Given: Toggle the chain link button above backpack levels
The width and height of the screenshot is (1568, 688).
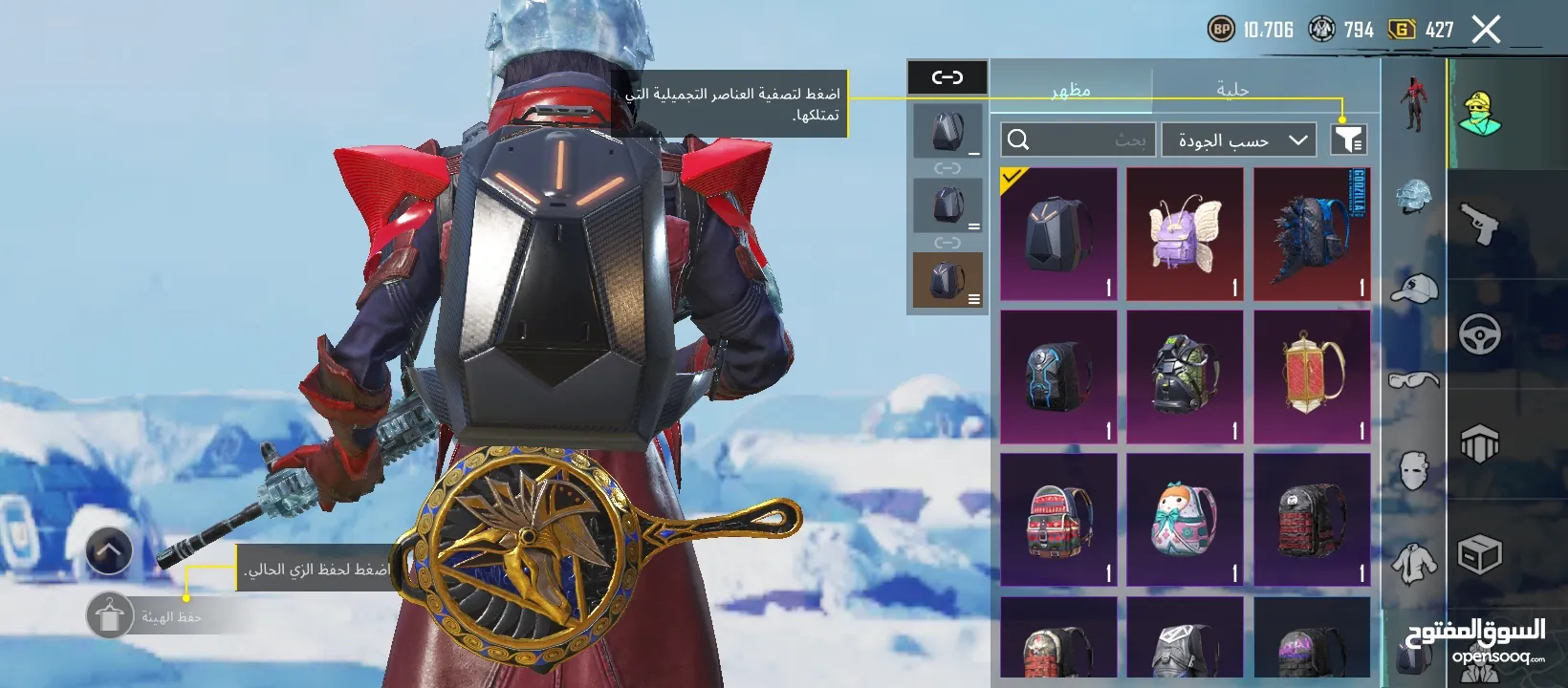Looking at the screenshot, I should pyautogui.click(x=947, y=77).
